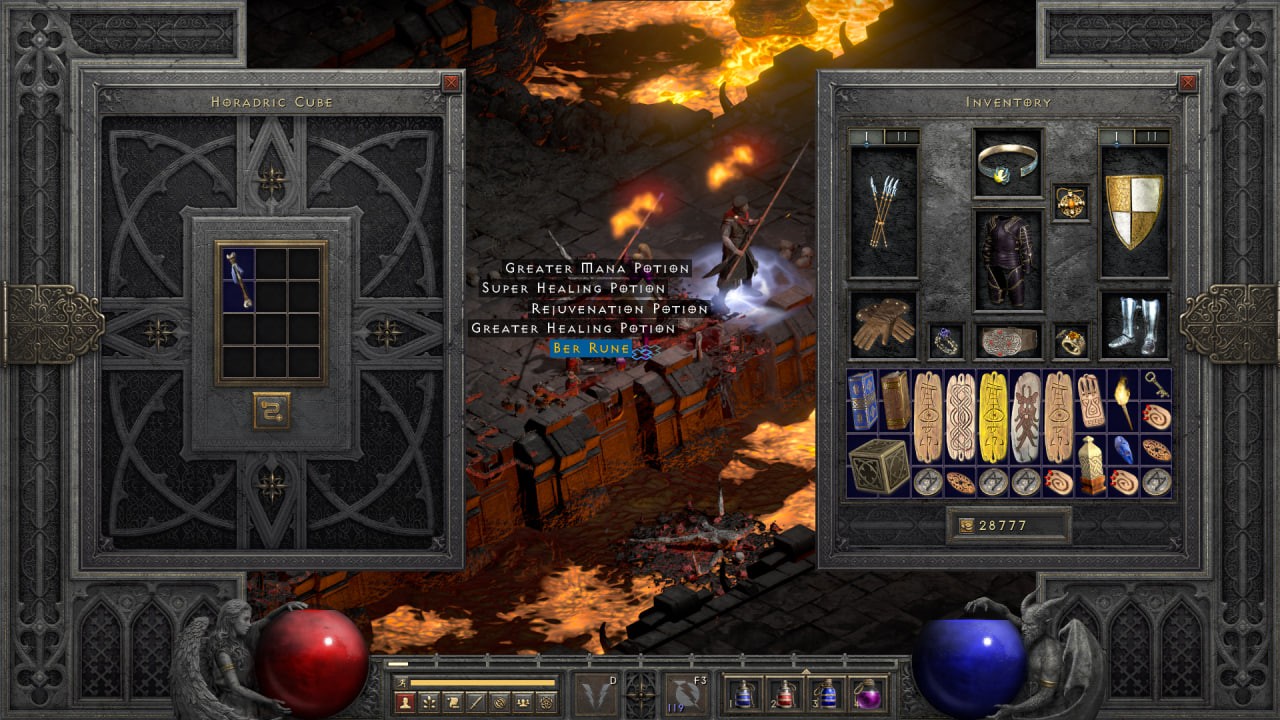1280x720 pixels.
Task: Select the item inside the Horadric Cube
Action: tap(239, 279)
